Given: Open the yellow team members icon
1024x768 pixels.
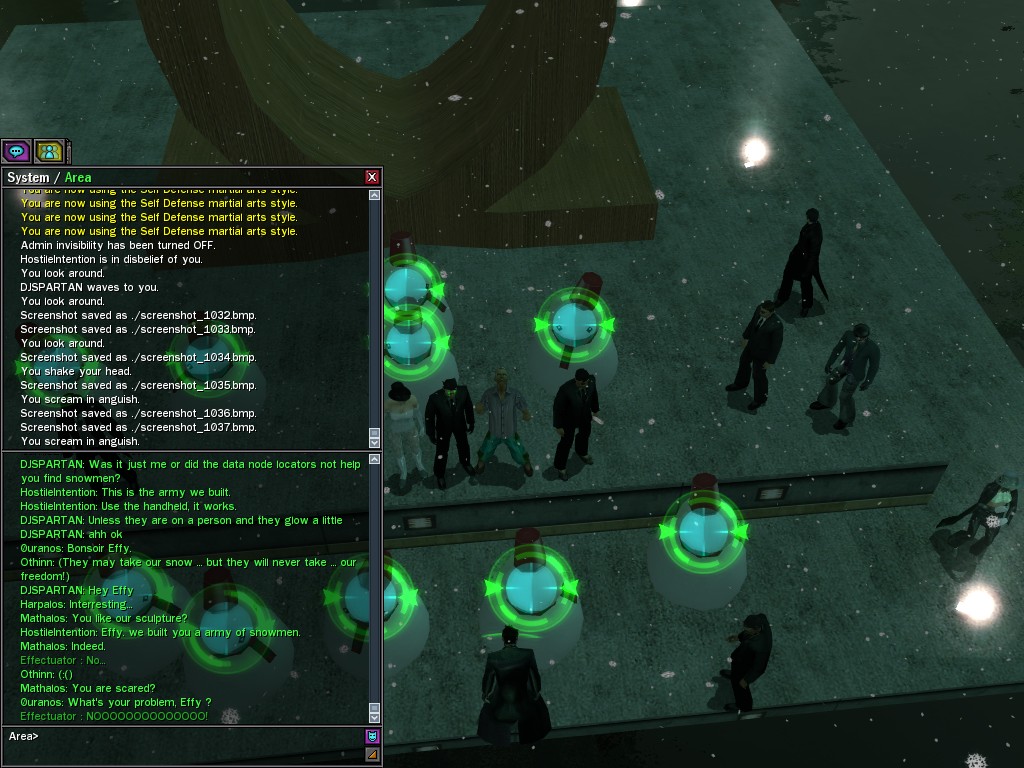Looking at the screenshot, I should pyautogui.click(x=49, y=152).
